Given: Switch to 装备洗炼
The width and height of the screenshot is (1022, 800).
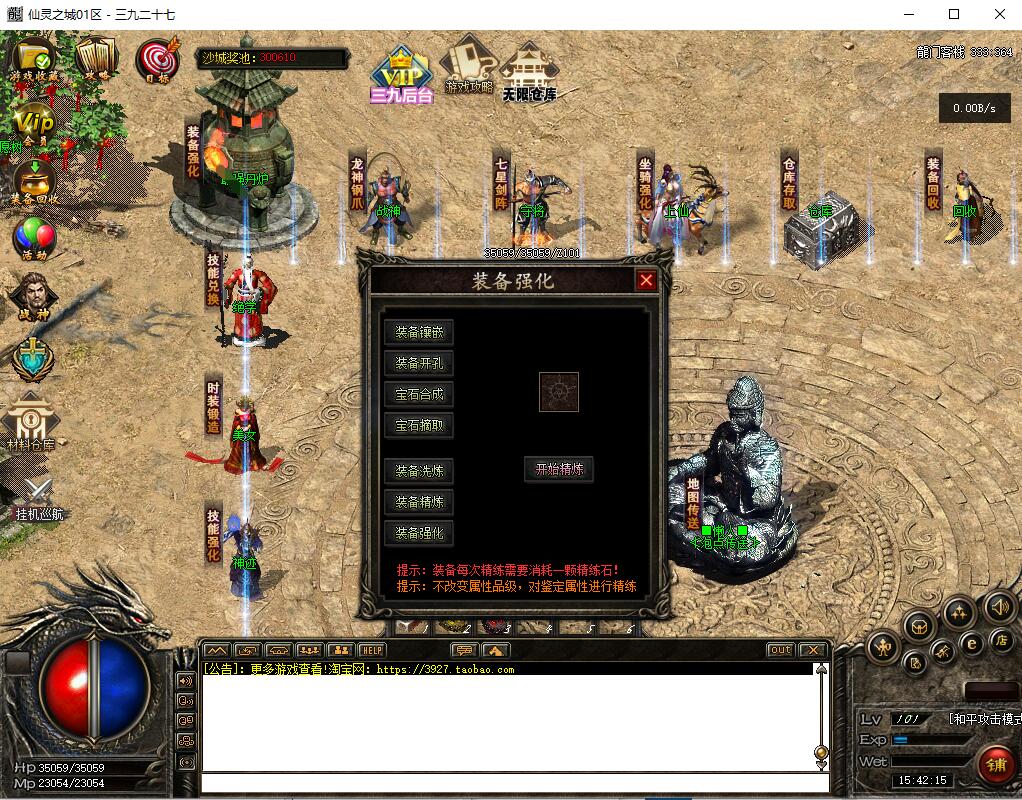Looking at the screenshot, I should [419, 471].
